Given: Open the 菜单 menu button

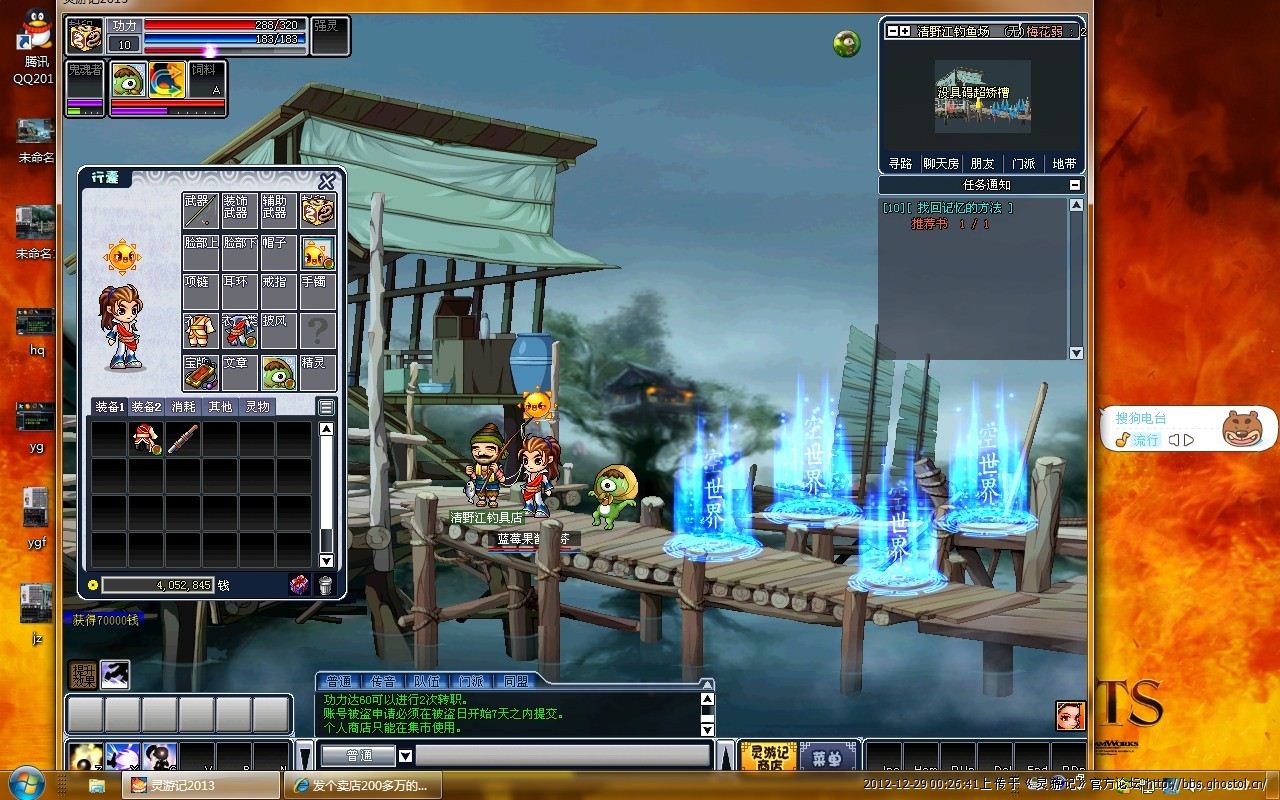Looking at the screenshot, I should [x=827, y=756].
